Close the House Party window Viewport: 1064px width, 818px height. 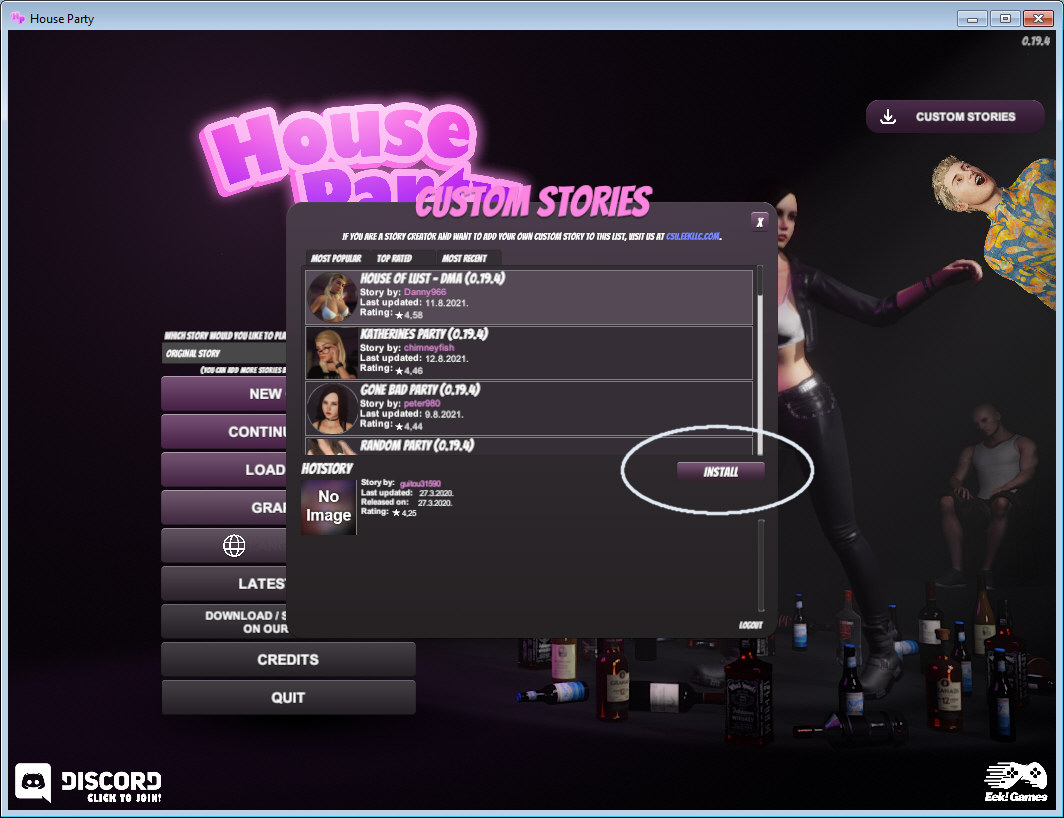click(1036, 18)
